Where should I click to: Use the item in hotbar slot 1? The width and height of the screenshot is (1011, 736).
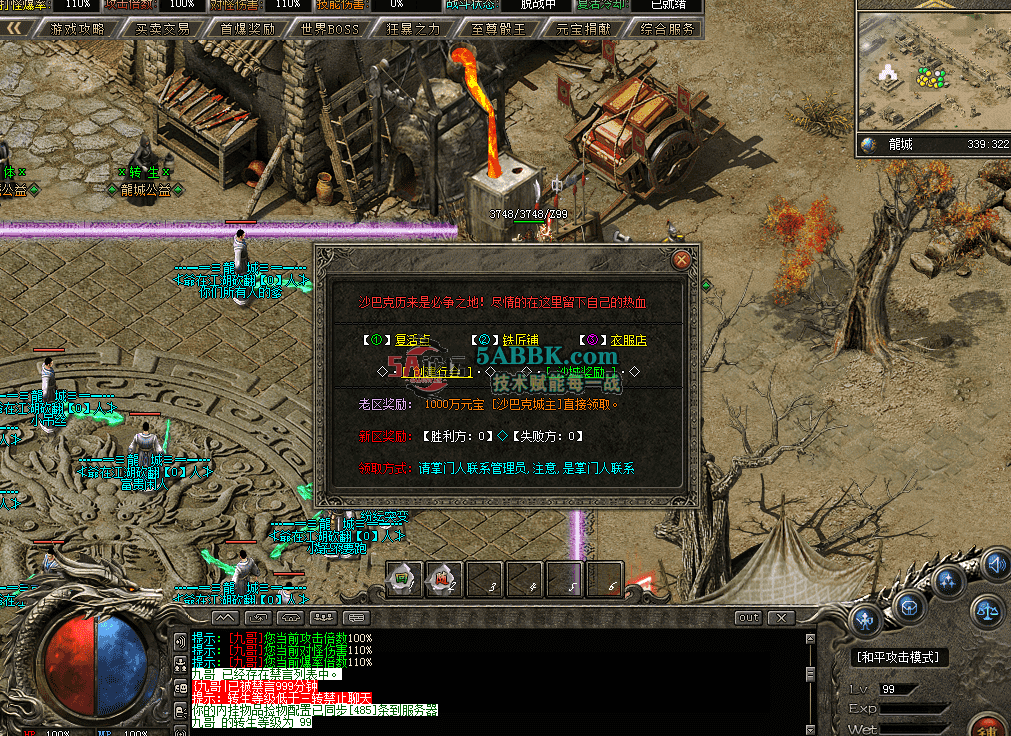tap(405, 578)
